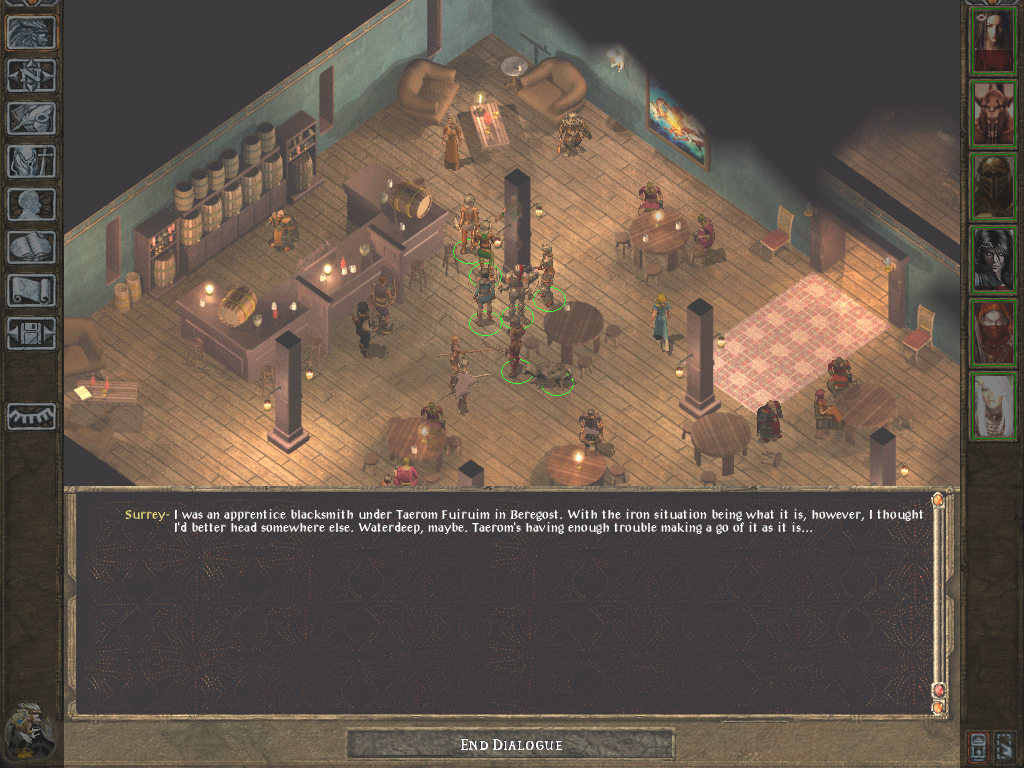Select the horned creature party portrait
The image size is (1024, 768).
(993, 114)
